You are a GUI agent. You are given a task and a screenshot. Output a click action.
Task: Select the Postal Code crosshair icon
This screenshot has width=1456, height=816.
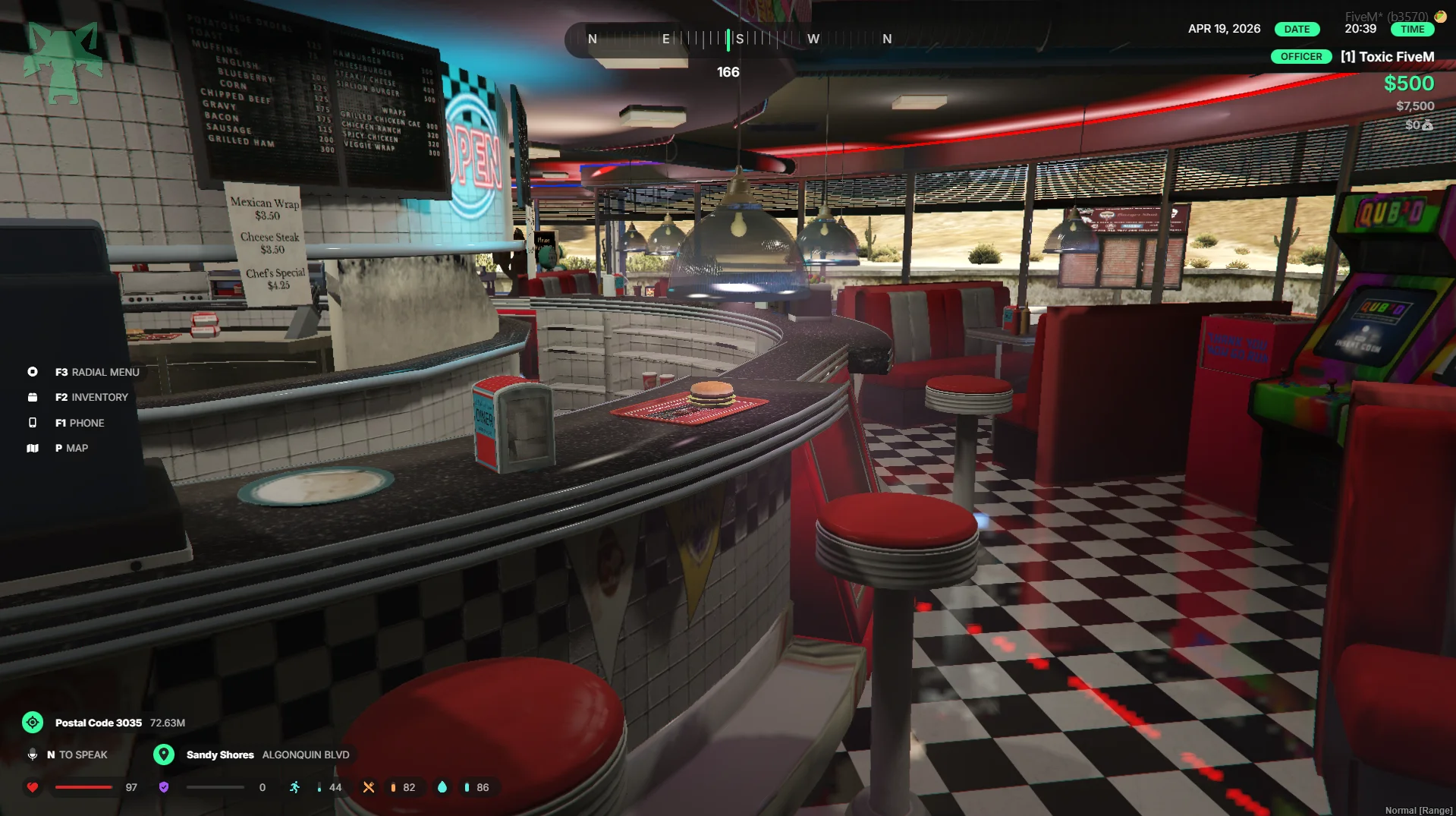click(x=33, y=722)
